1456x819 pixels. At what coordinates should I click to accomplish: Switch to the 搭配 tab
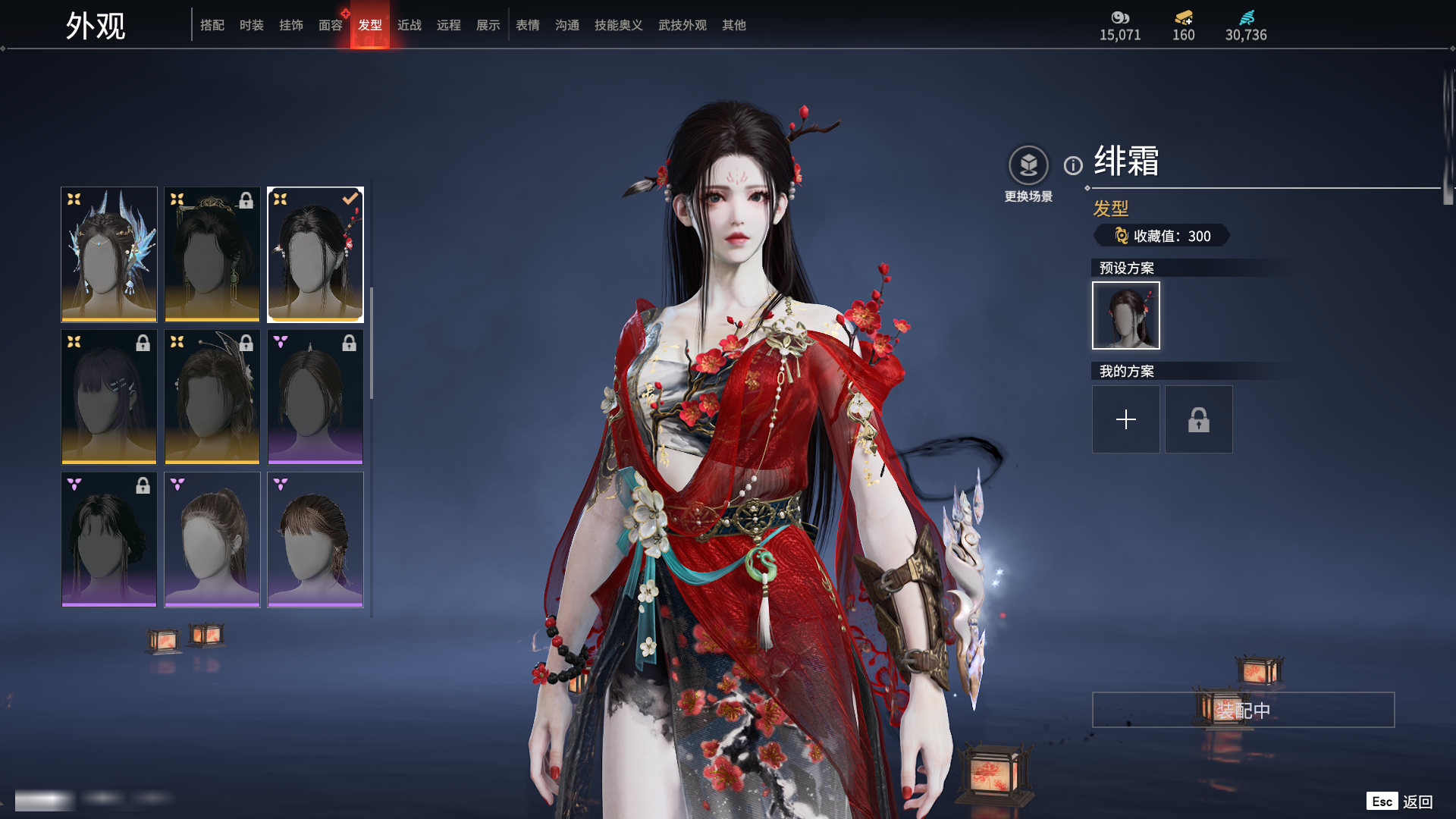pos(212,25)
